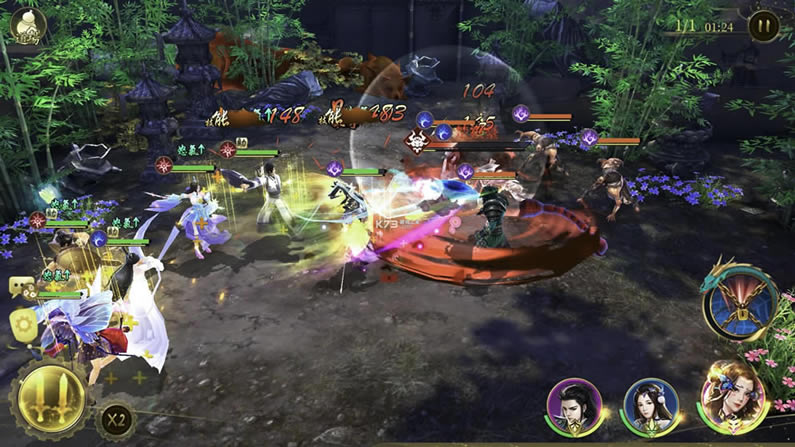This screenshot has height=447, width=795.
Task: Pause the battle
Action: (763, 26)
